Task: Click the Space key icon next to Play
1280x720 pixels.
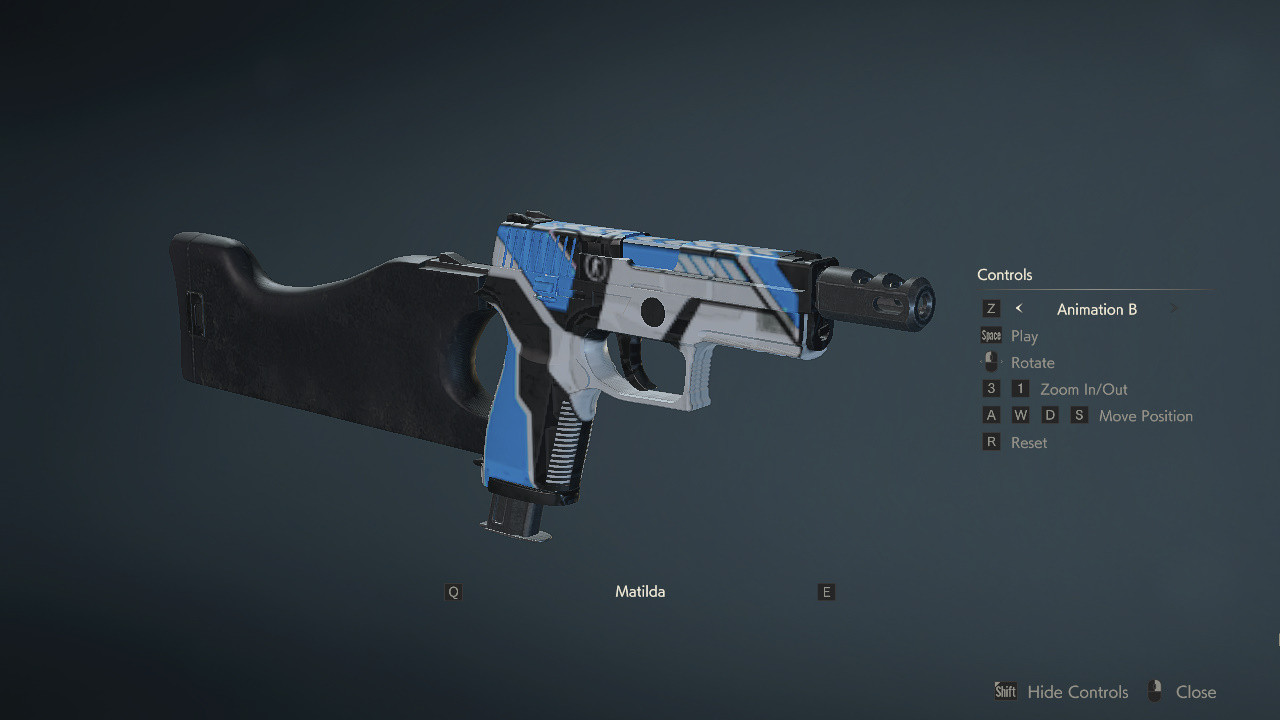Action: coord(991,335)
